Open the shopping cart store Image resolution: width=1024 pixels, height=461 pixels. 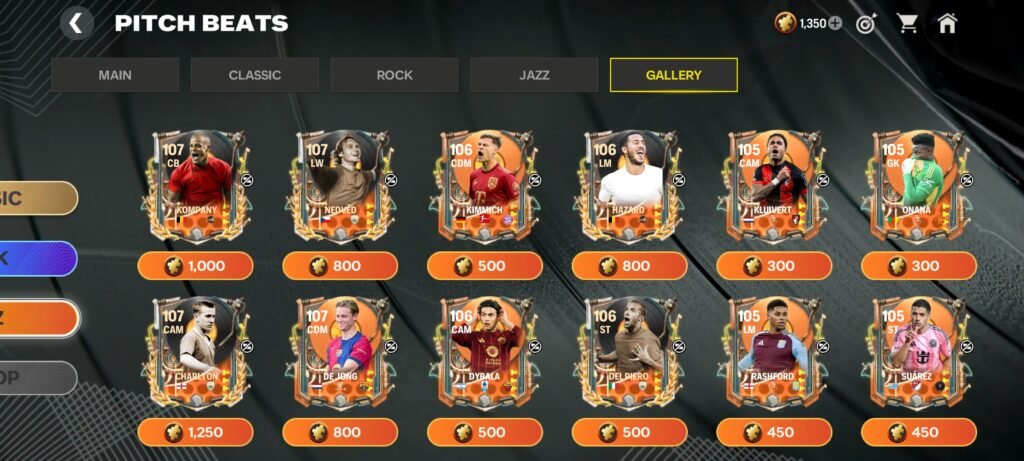click(907, 23)
